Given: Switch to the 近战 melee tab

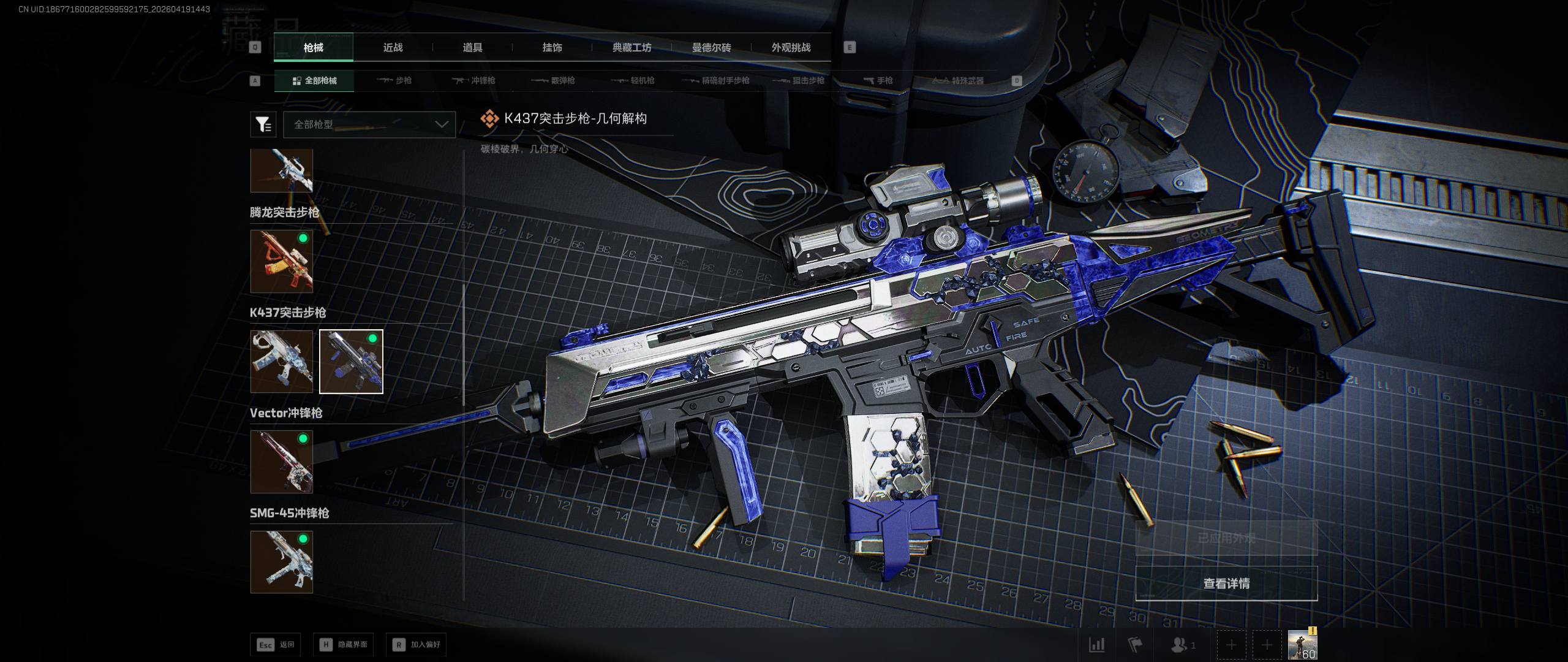Looking at the screenshot, I should (393, 48).
